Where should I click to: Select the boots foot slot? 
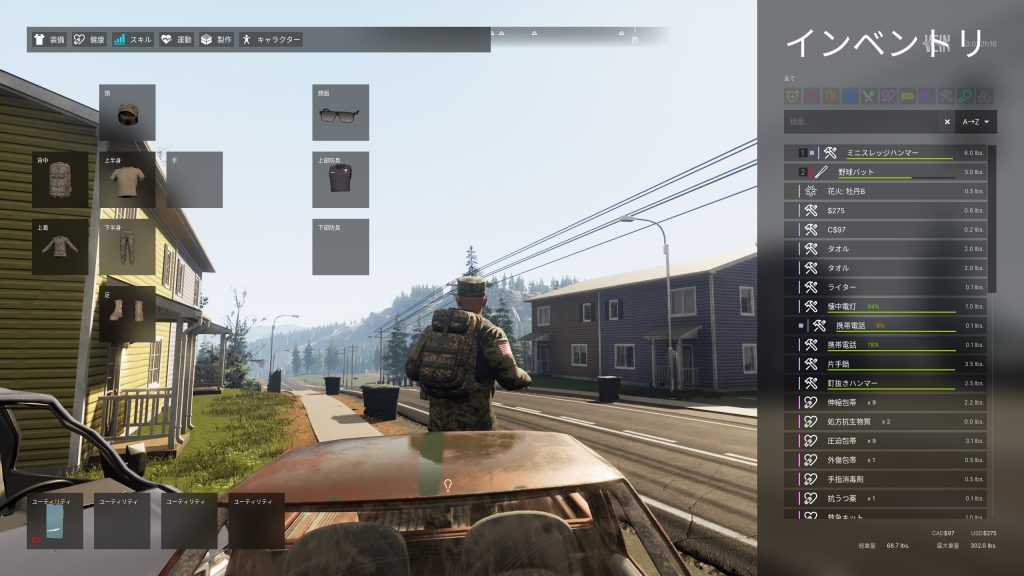point(127,315)
